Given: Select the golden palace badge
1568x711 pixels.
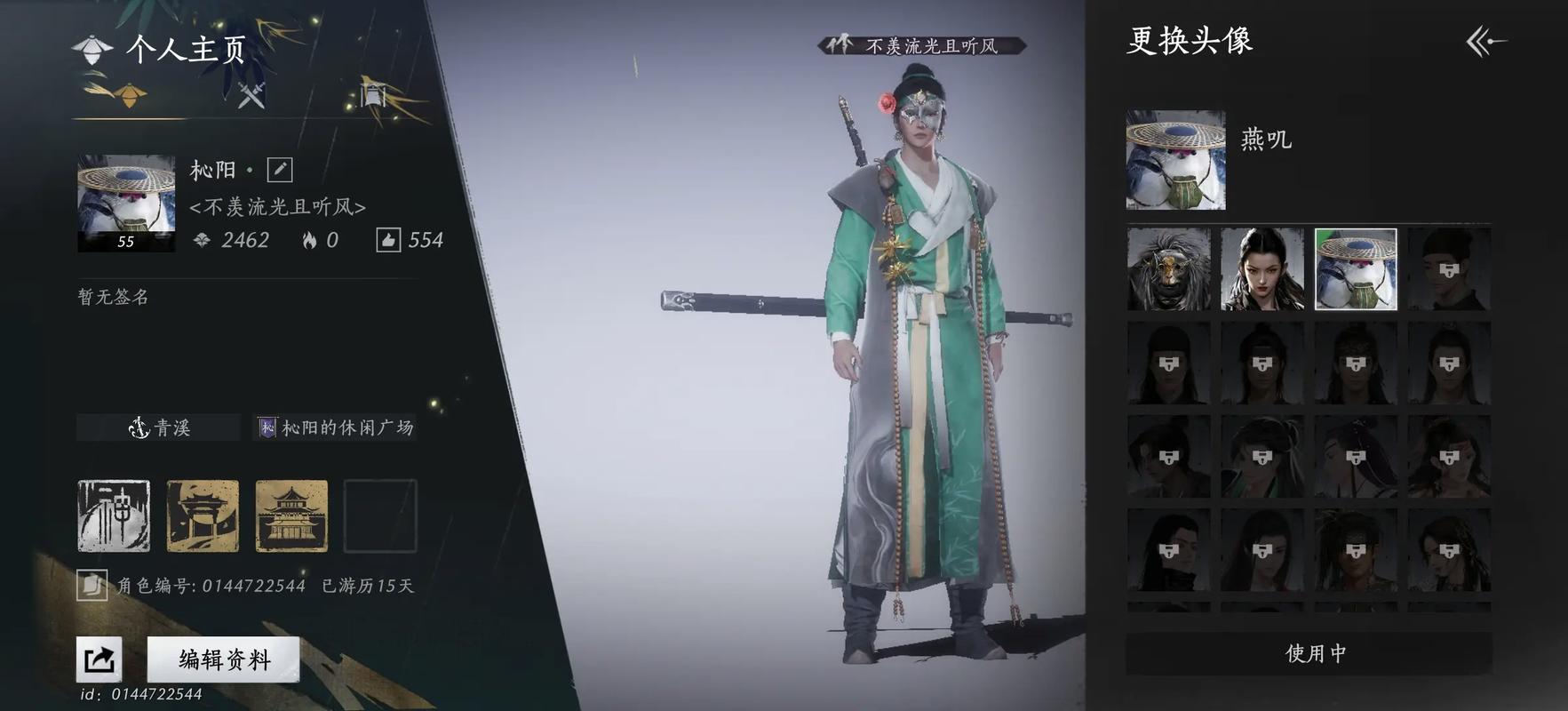Looking at the screenshot, I should click(291, 515).
